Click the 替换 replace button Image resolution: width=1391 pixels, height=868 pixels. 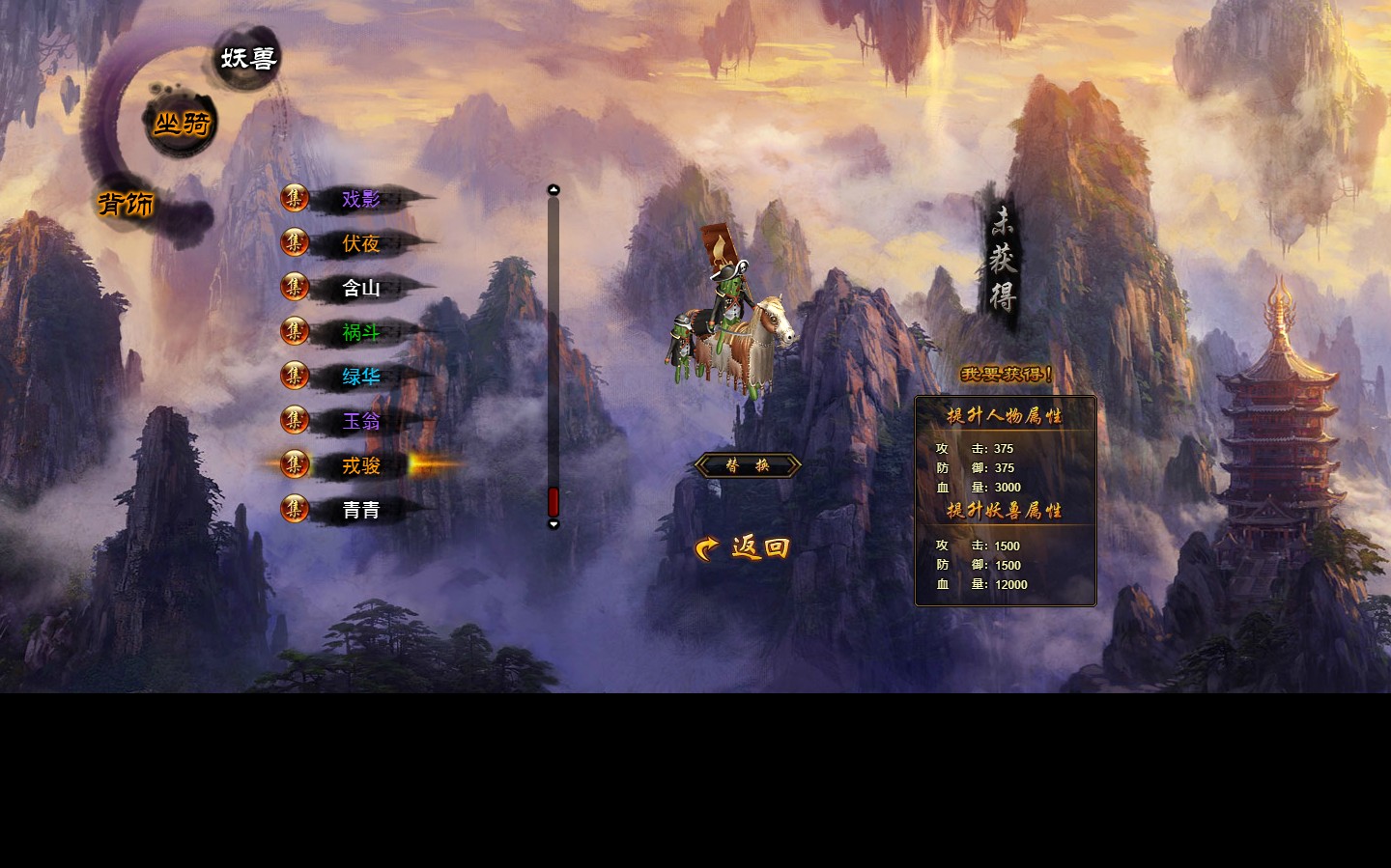pyautogui.click(x=748, y=466)
